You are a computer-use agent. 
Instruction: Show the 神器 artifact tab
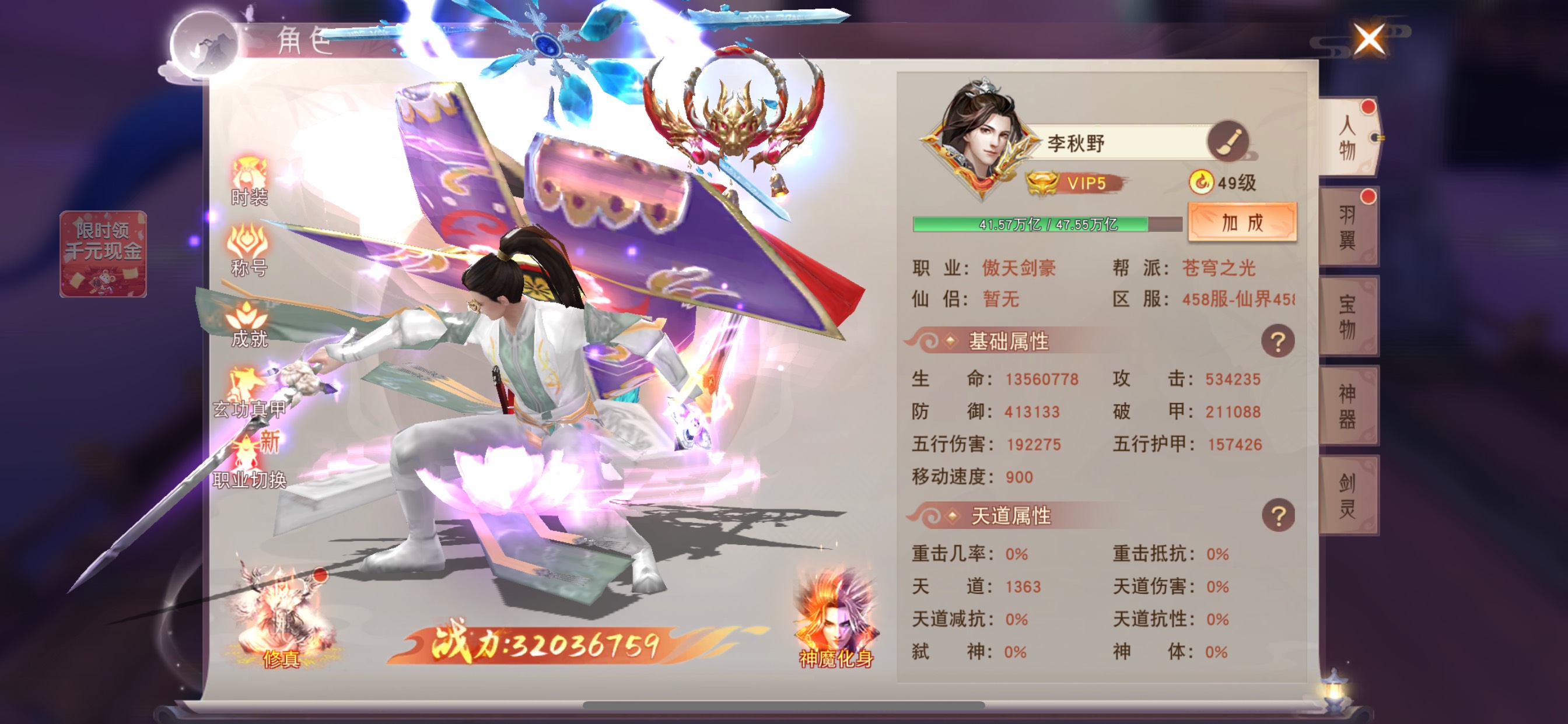[x=1347, y=406]
